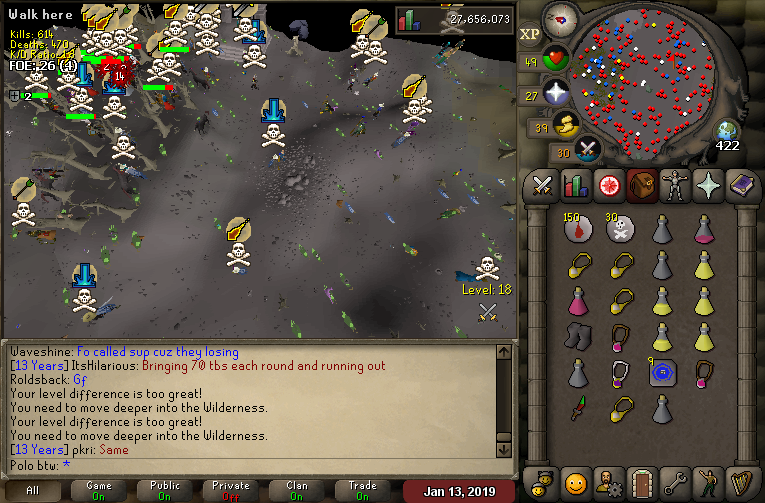The width and height of the screenshot is (765, 503).
Task: Switch to the Stats tab
Action: (x=575, y=186)
